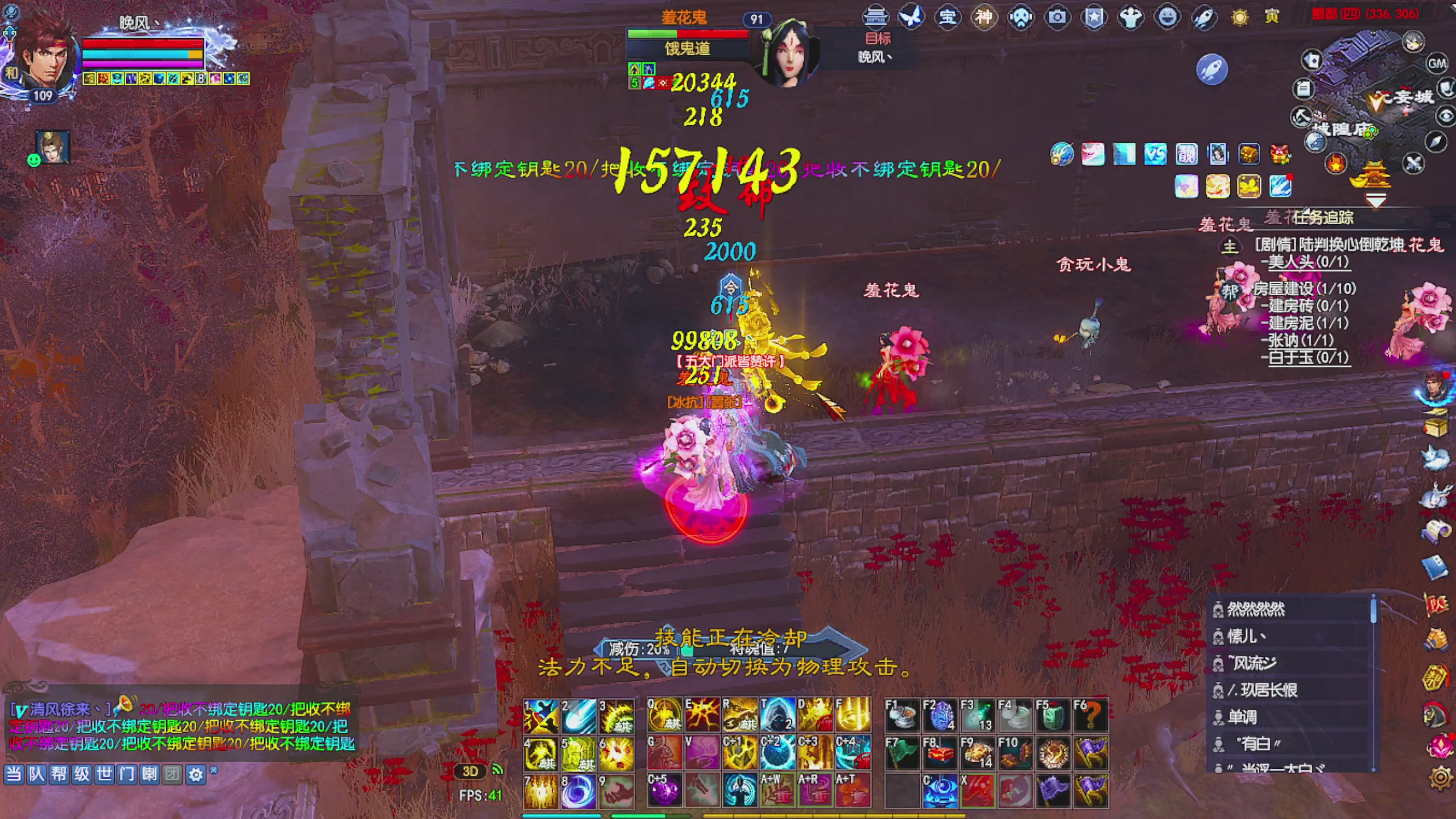Viewport: 1456px width, 819px height.
Task: Open the VS arena event icon below the minimap
Action: pos(1156,154)
